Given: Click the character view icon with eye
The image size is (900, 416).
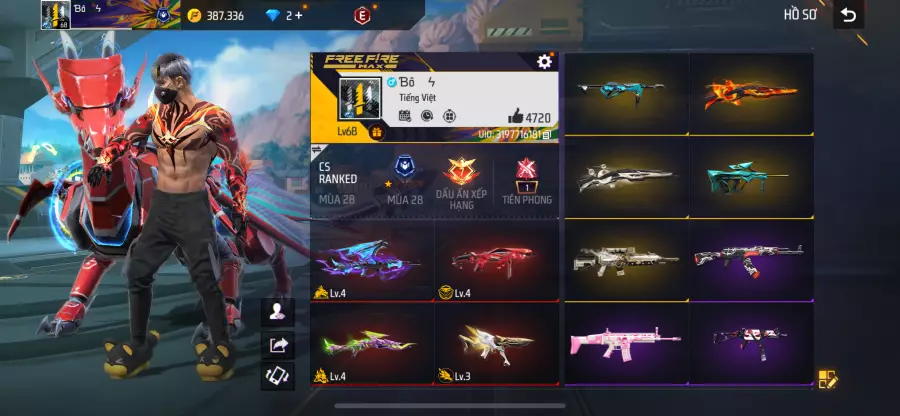Looking at the screenshot, I should tap(276, 312).
